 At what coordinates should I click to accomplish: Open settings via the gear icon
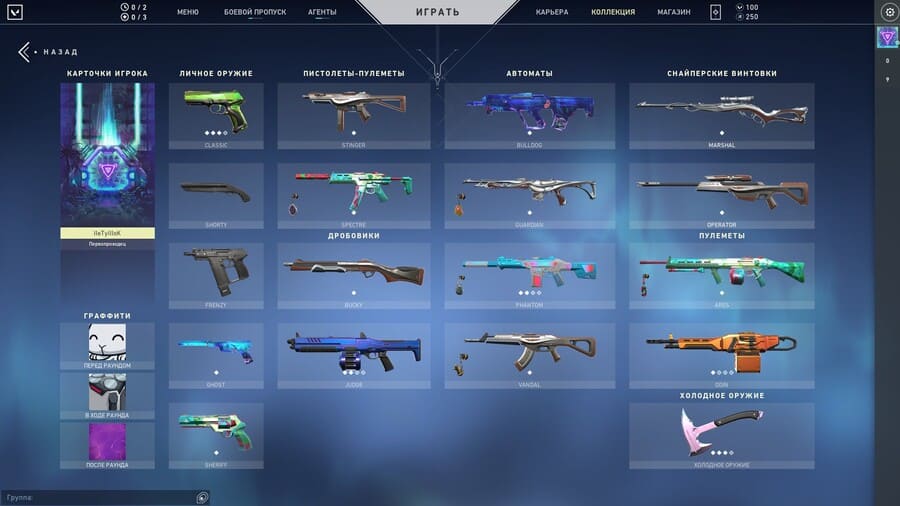(x=889, y=12)
